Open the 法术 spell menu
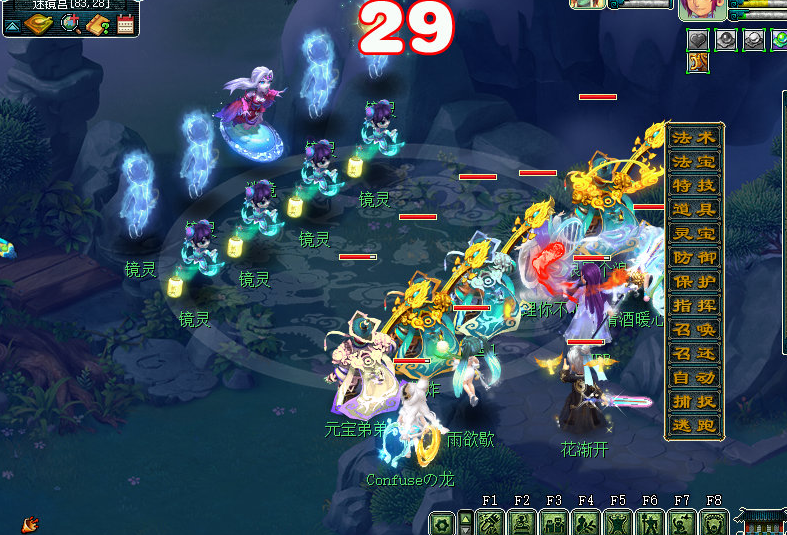The height and width of the screenshot is (535, 787). pos(694,138)
